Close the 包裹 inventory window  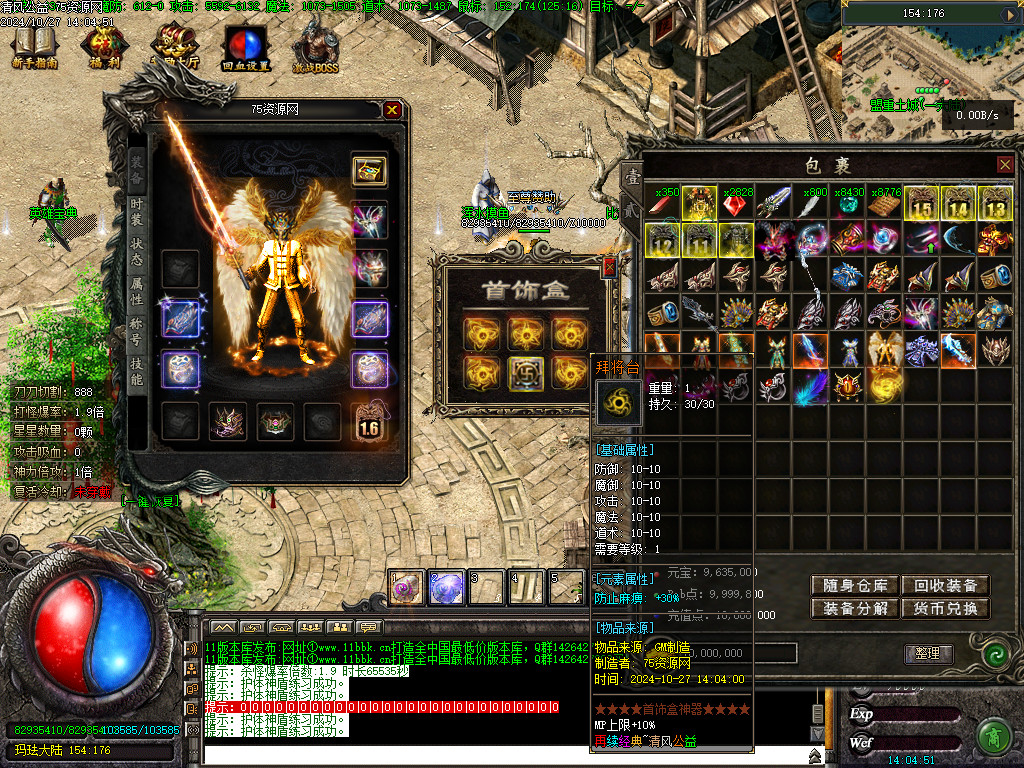point(1005,164)
